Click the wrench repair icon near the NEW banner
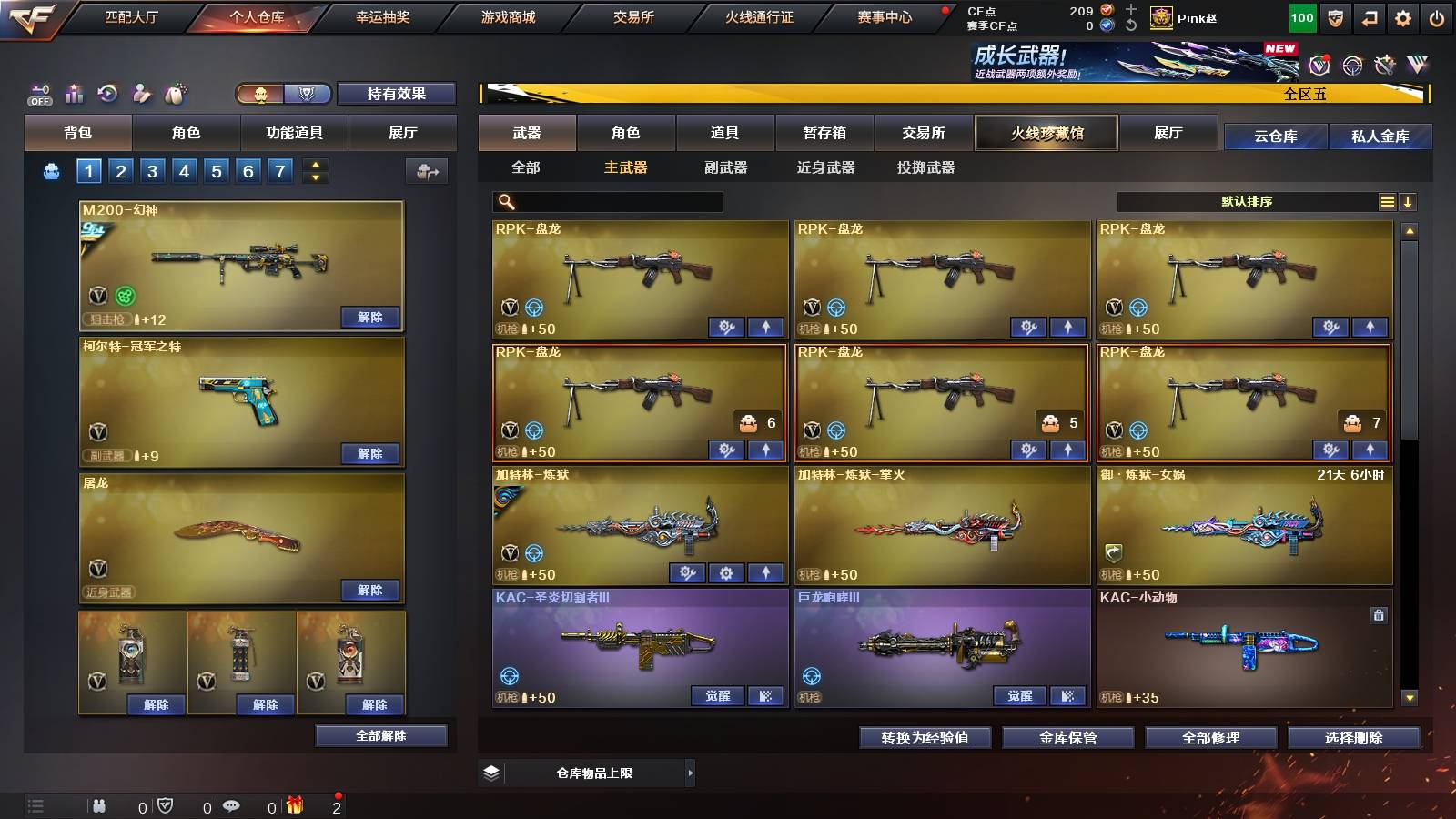The image size is (1456, 819). point(1384,66)
